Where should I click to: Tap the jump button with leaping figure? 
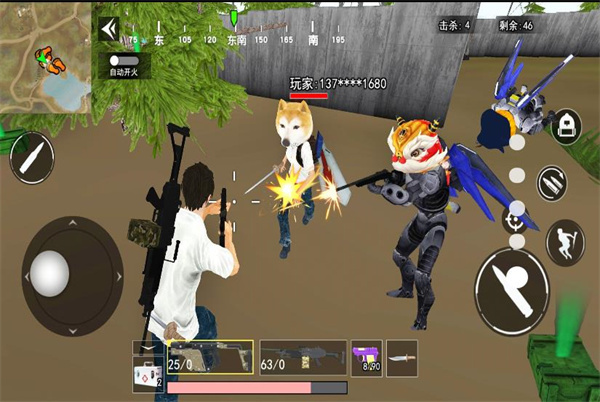(x=564, y=241)
